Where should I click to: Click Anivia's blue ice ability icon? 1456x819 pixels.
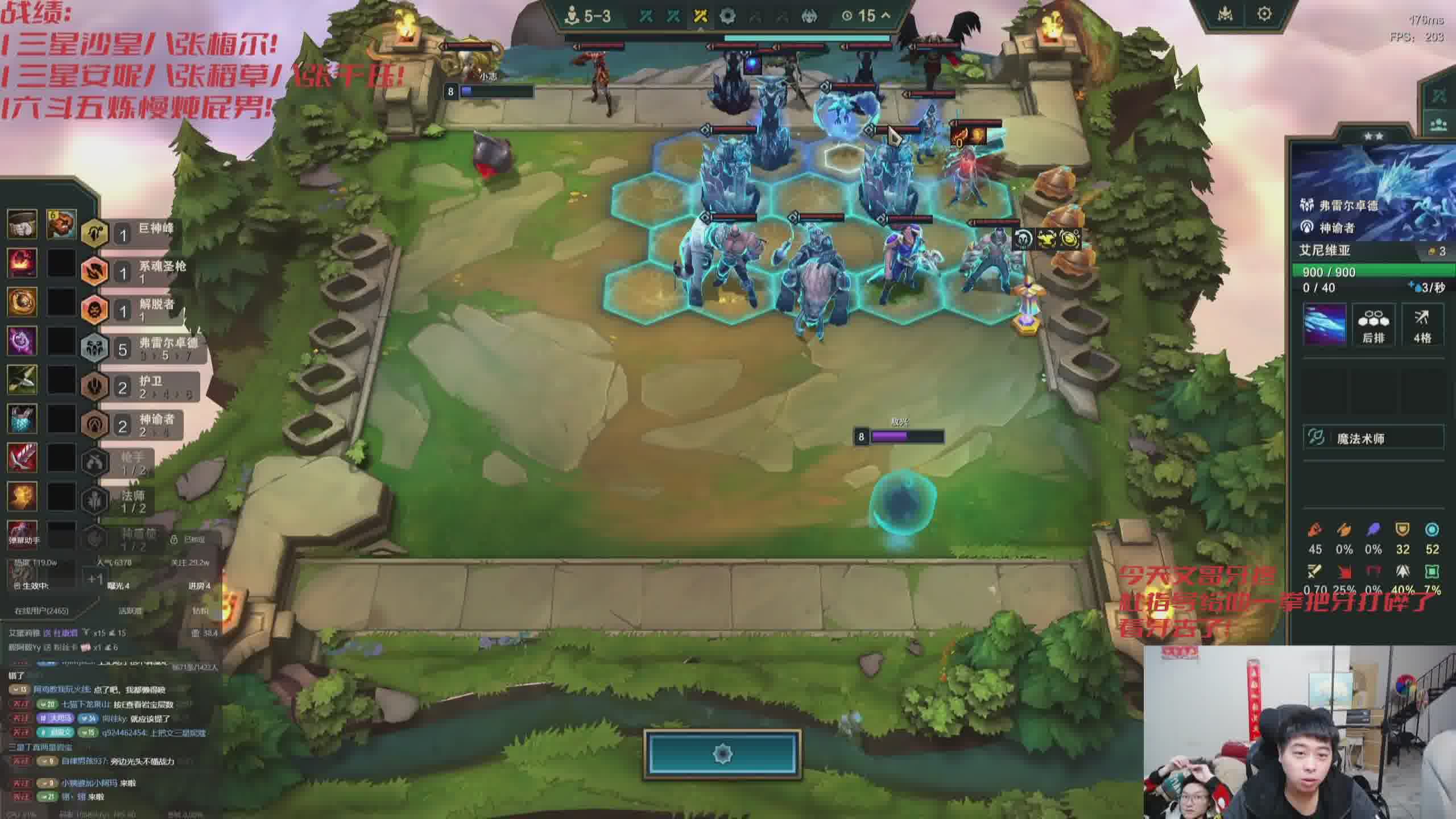[x=1325, y=324]
